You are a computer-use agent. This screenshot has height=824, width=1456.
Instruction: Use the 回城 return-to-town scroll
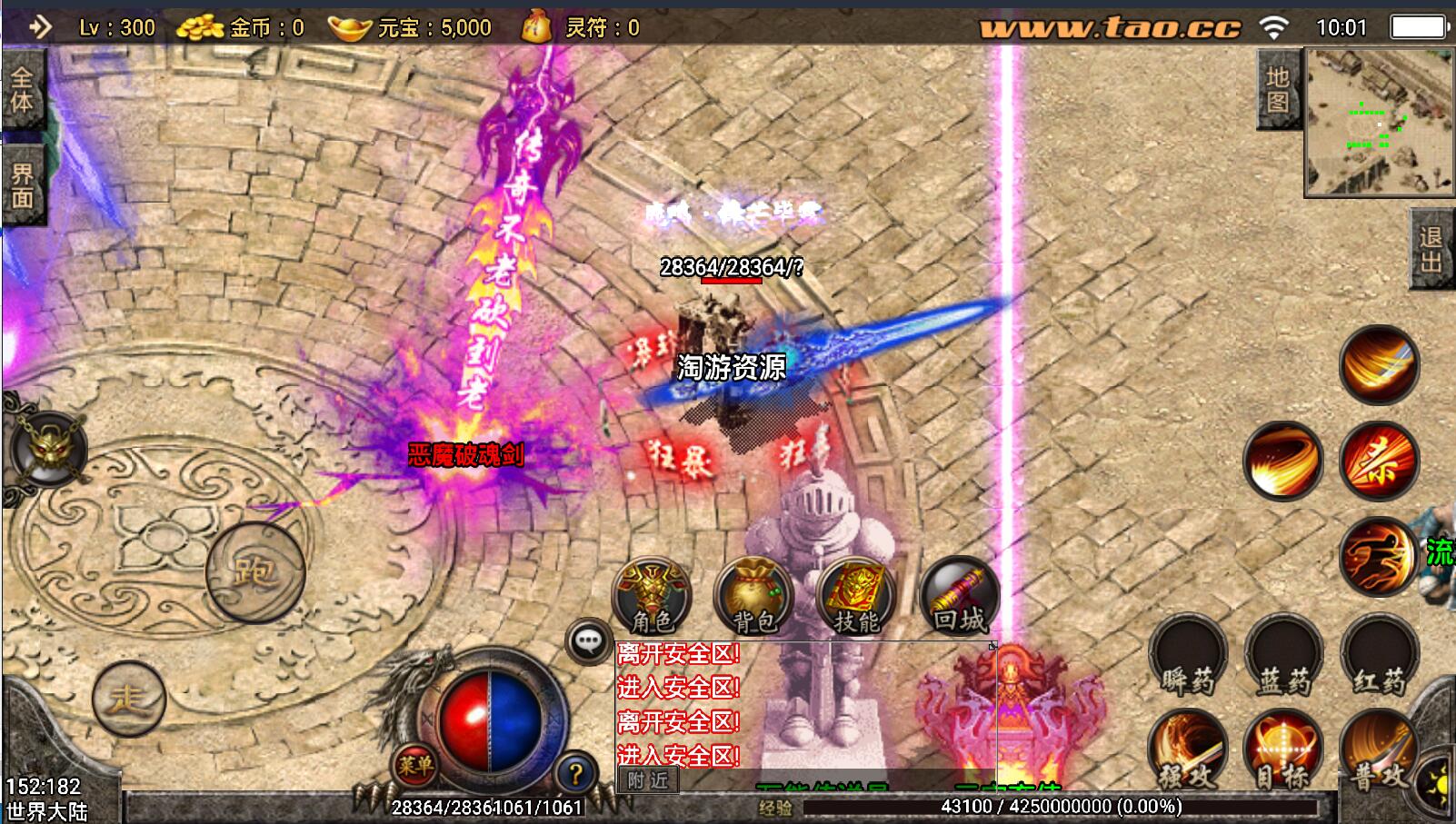959,597
